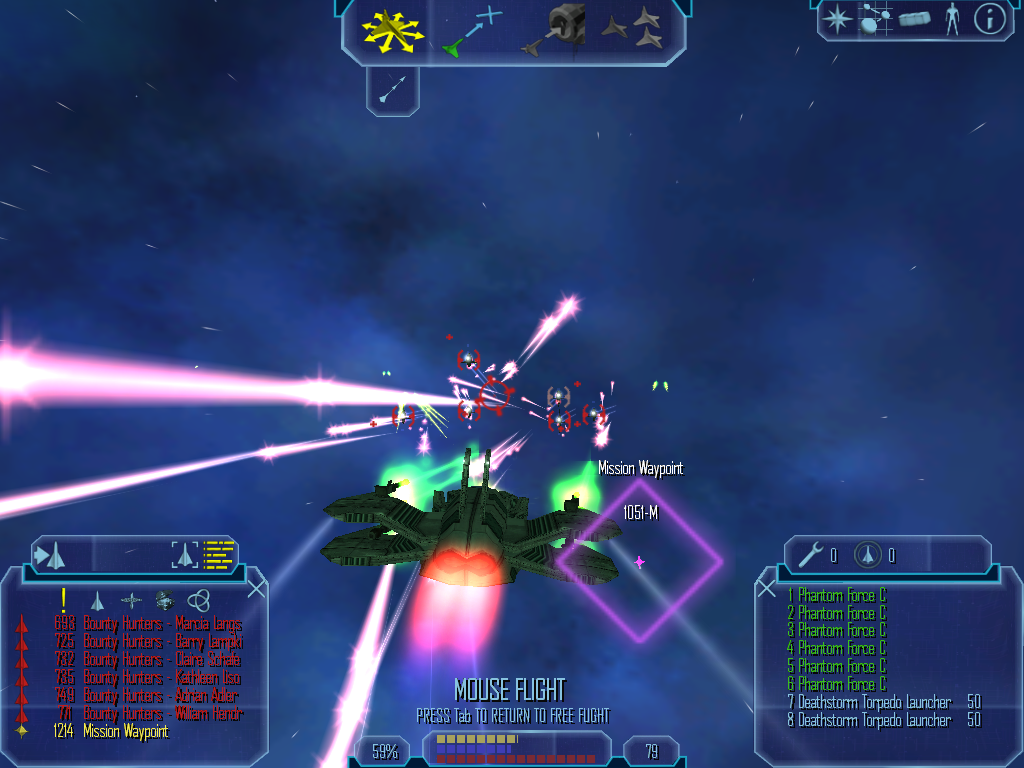Open the system map with planet icon
1024x768 pixels.
[x=876, y=19]
